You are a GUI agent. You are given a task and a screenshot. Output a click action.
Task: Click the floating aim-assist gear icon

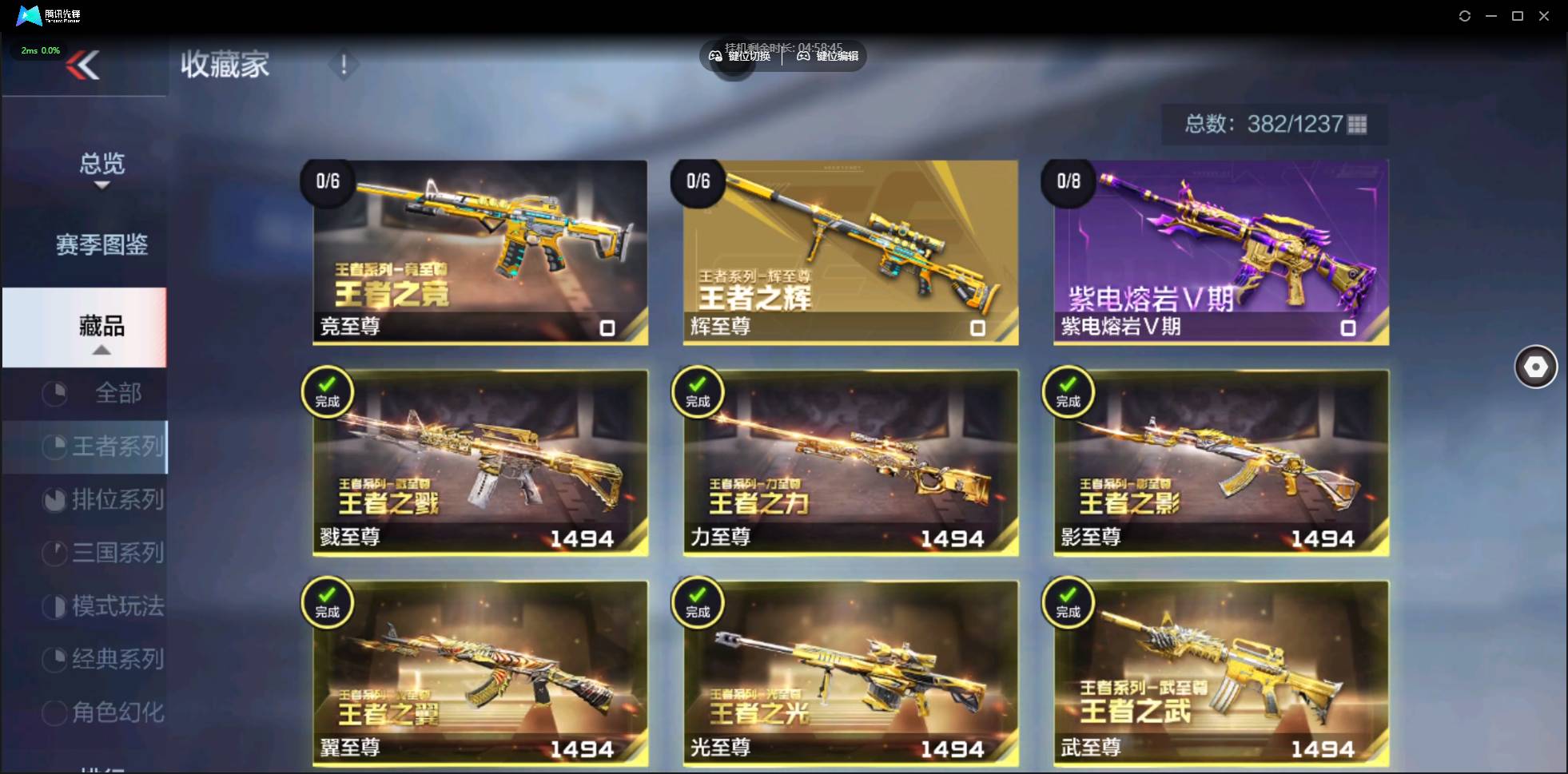tap(1535, 367)
